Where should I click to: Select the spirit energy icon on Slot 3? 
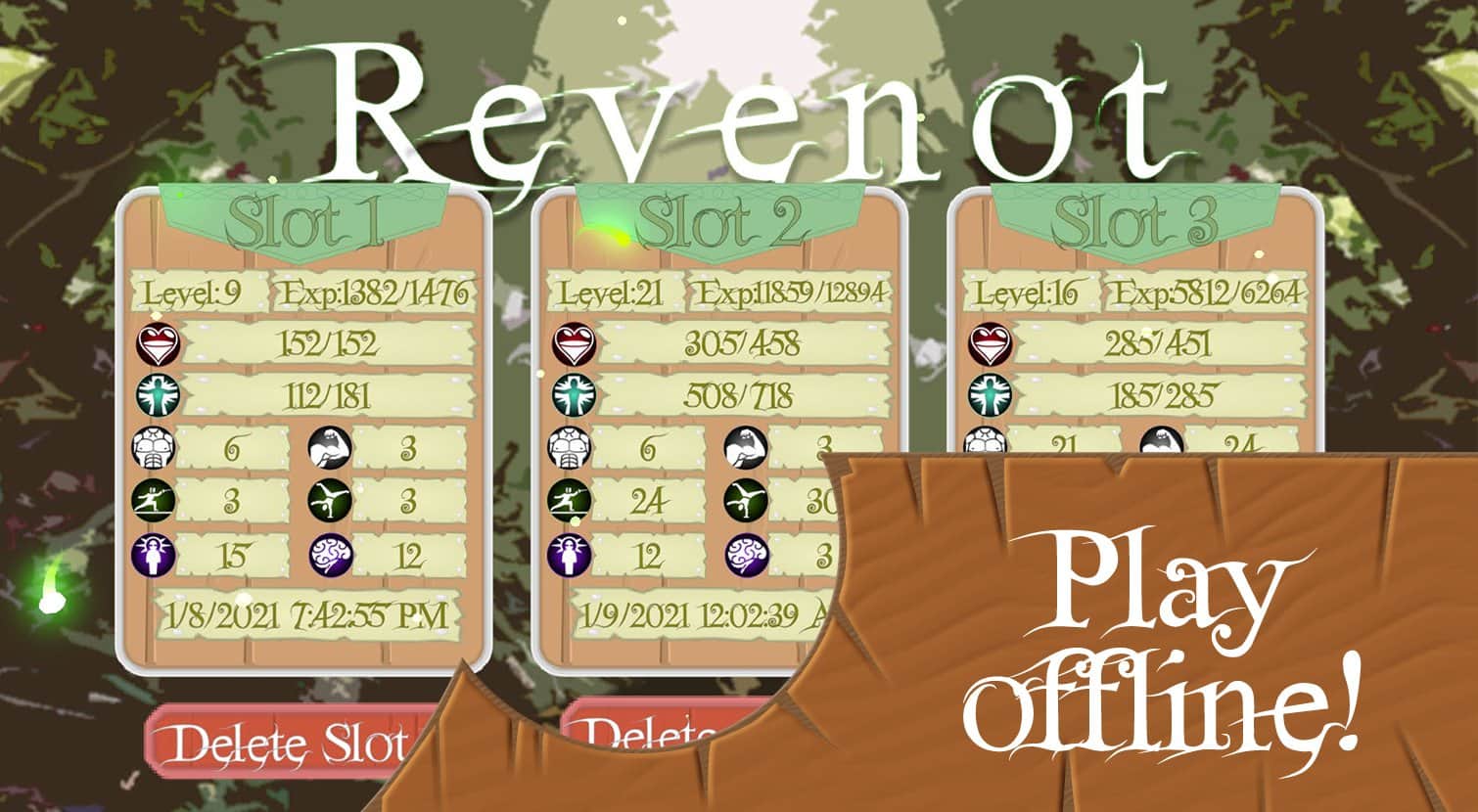click(x=991, y=395)
